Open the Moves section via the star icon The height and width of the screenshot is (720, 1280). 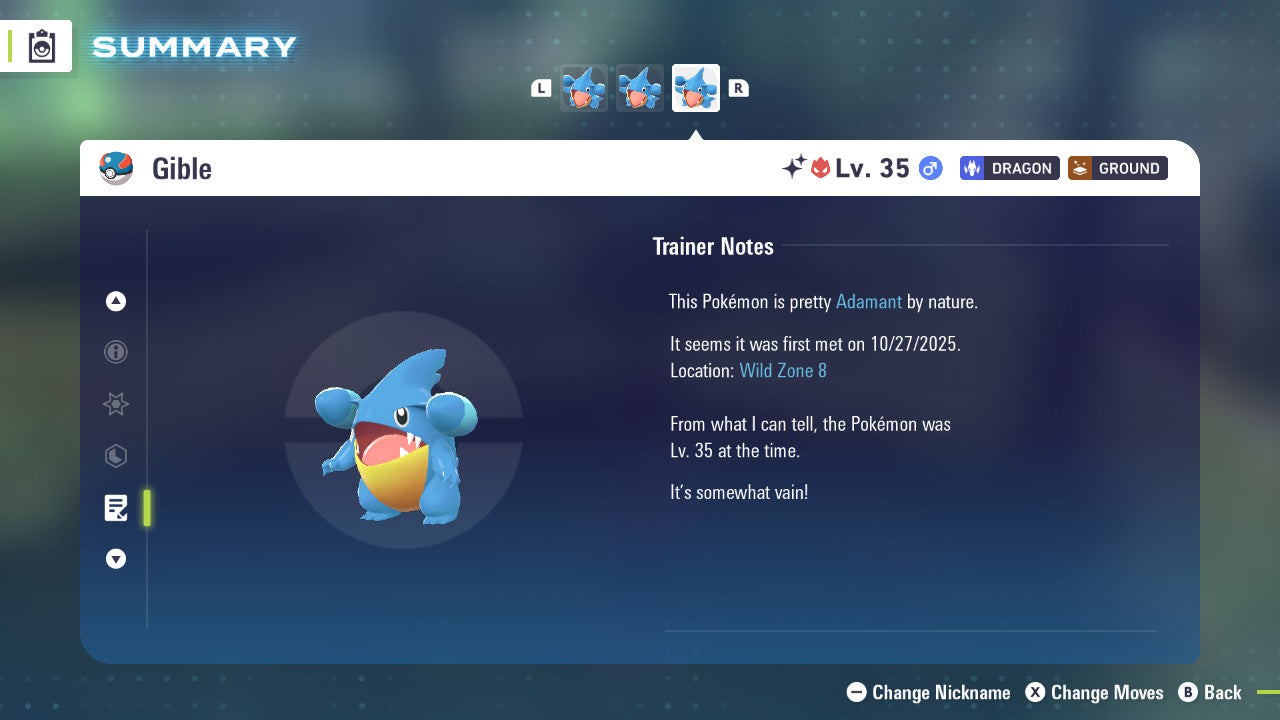[x=116, y=404]
